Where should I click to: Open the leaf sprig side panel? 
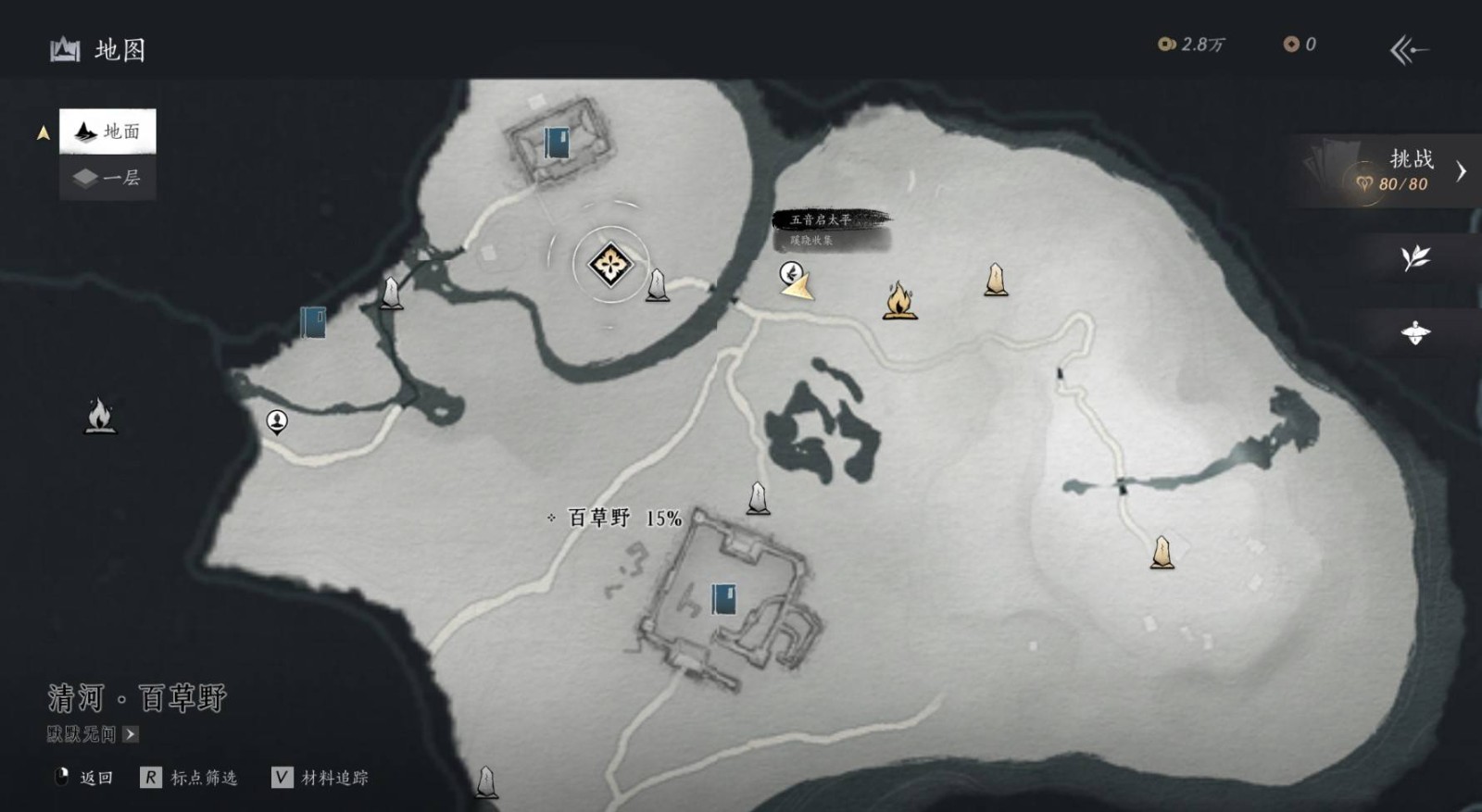tap(1415, 257)
